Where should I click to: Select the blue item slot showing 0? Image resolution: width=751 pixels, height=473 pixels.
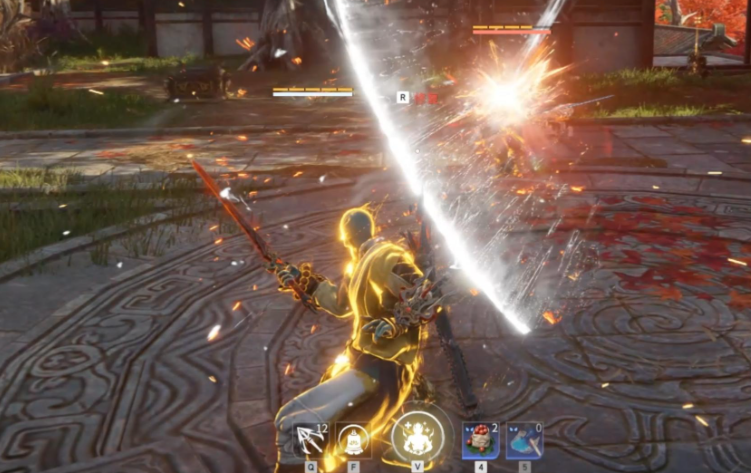coord(524,439)
